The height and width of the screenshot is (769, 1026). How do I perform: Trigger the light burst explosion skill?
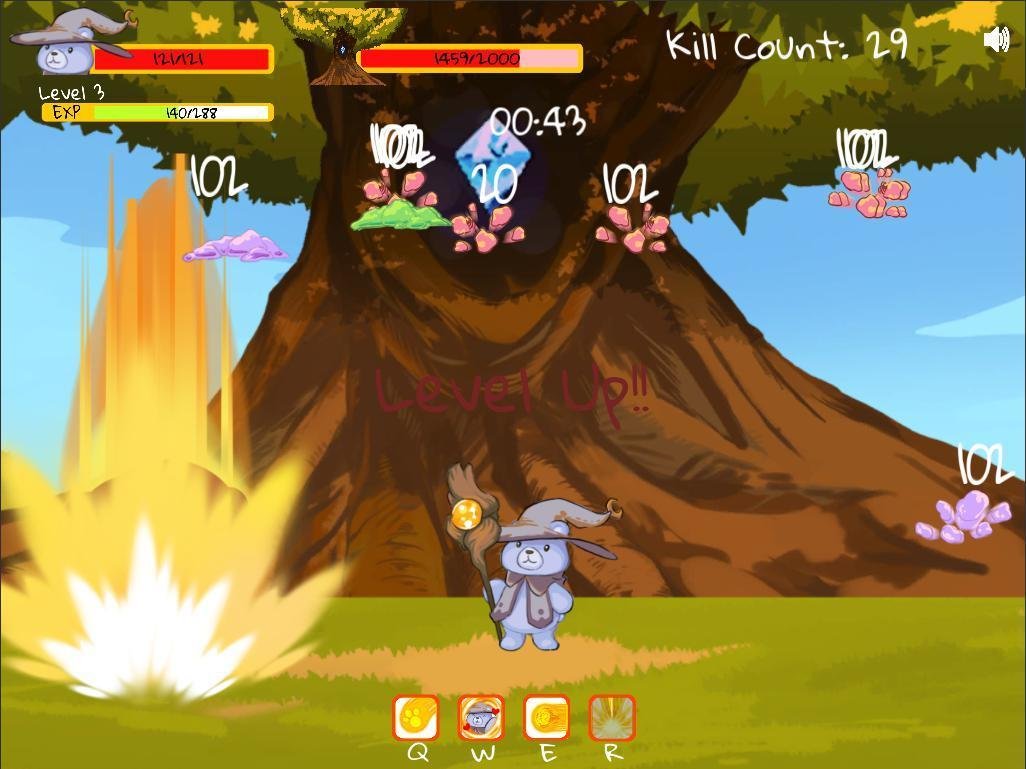tap(611, 718)
